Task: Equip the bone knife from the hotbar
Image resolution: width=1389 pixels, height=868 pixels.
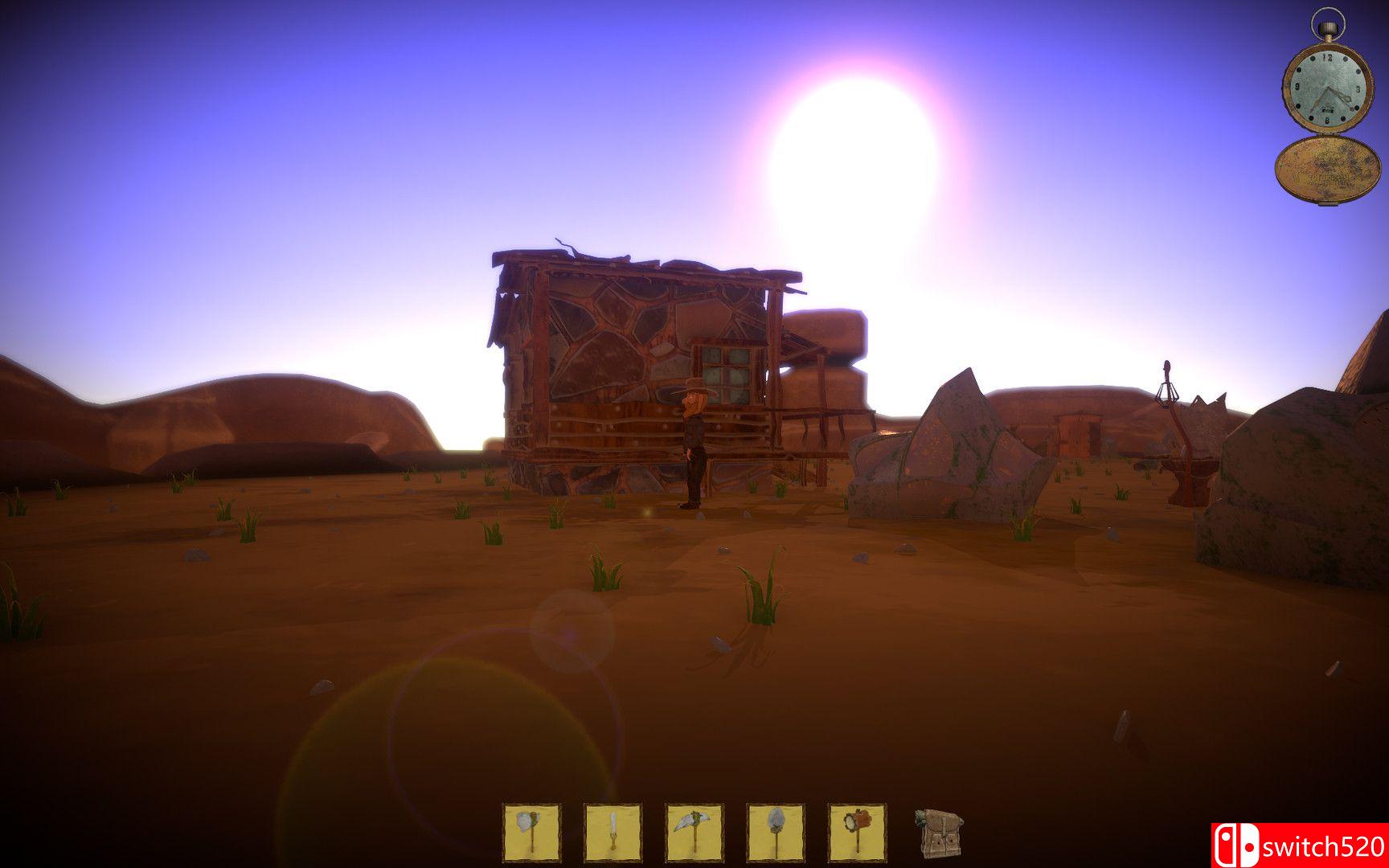Action: 613,833
